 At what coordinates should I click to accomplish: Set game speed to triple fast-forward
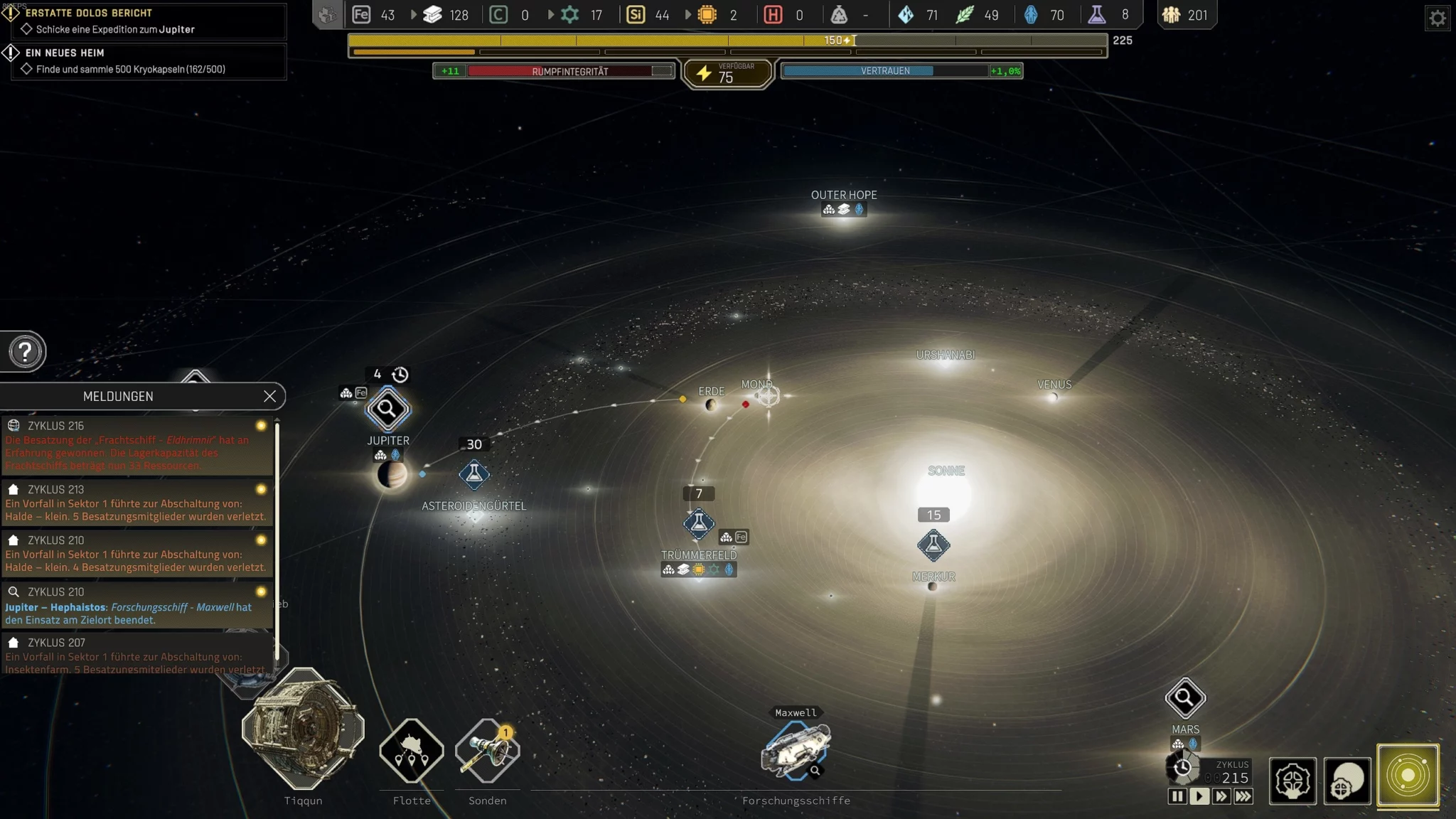[1243, 796]
